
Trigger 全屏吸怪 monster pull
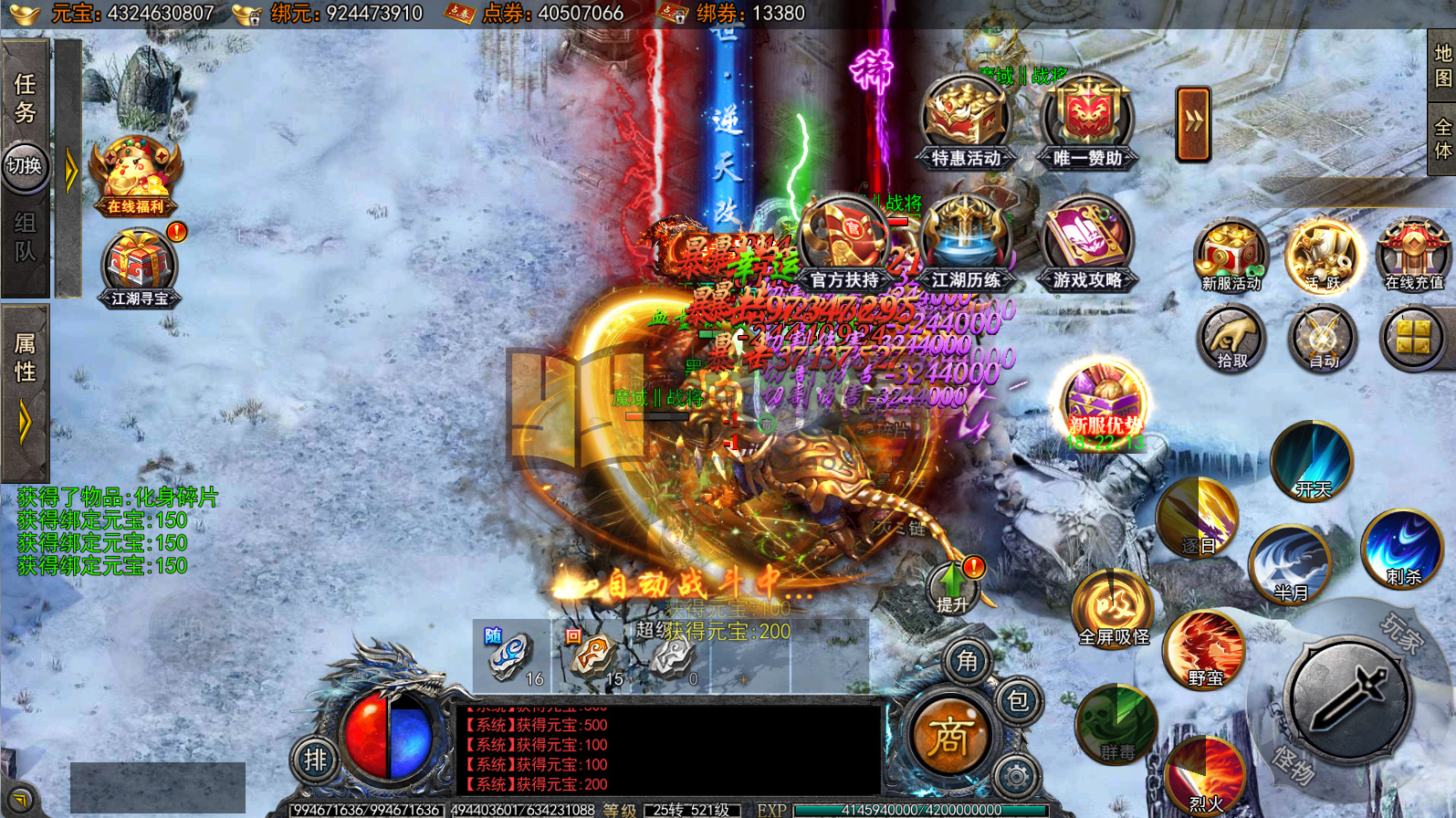click(1114, 608)
